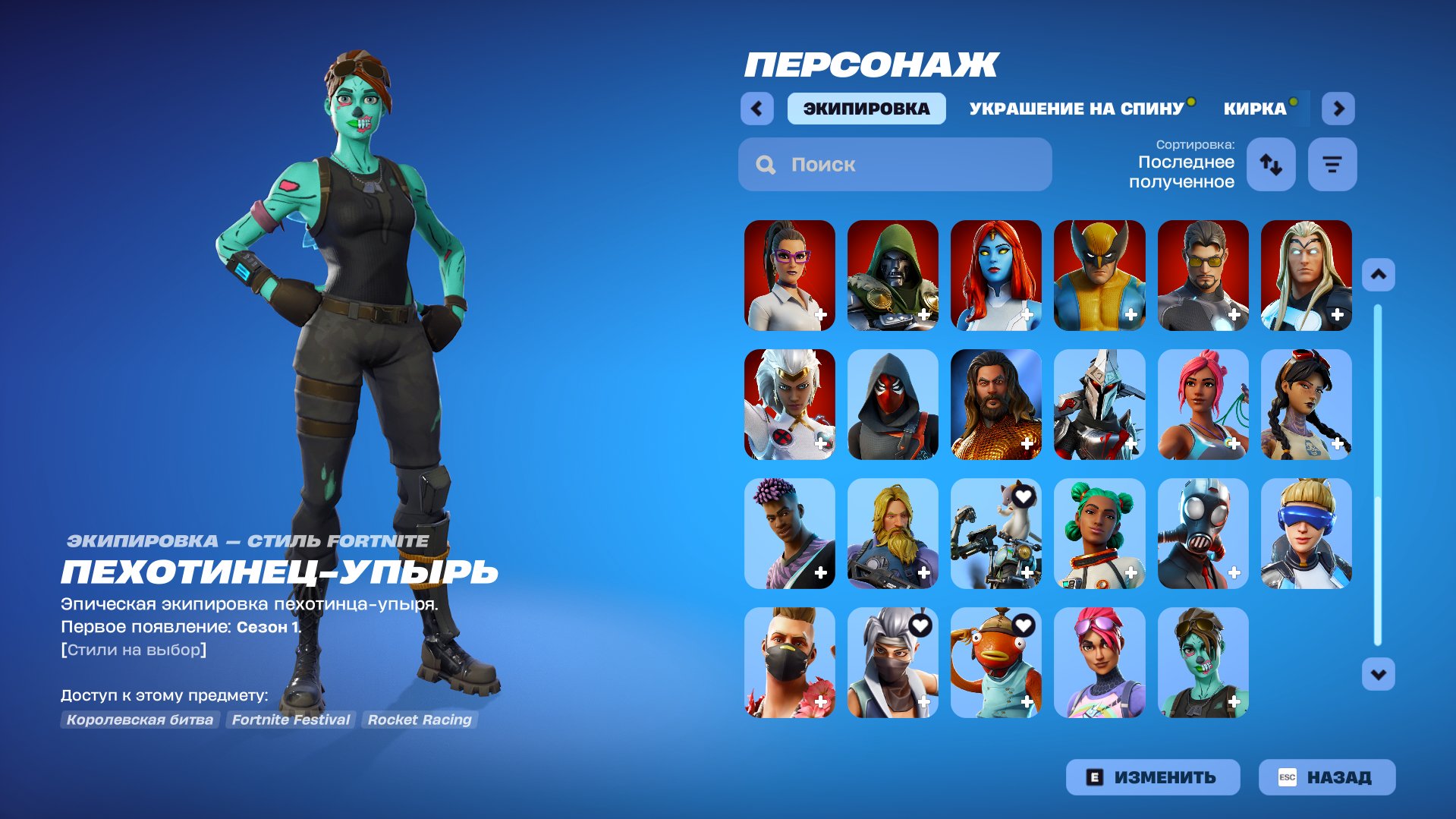Screen dimensions: 1456x819
Task: Switch to the 'УКРАШЕНИЕ НА СПИНУ' tab
Action: pyautogui.click(x=1074, y=108)
